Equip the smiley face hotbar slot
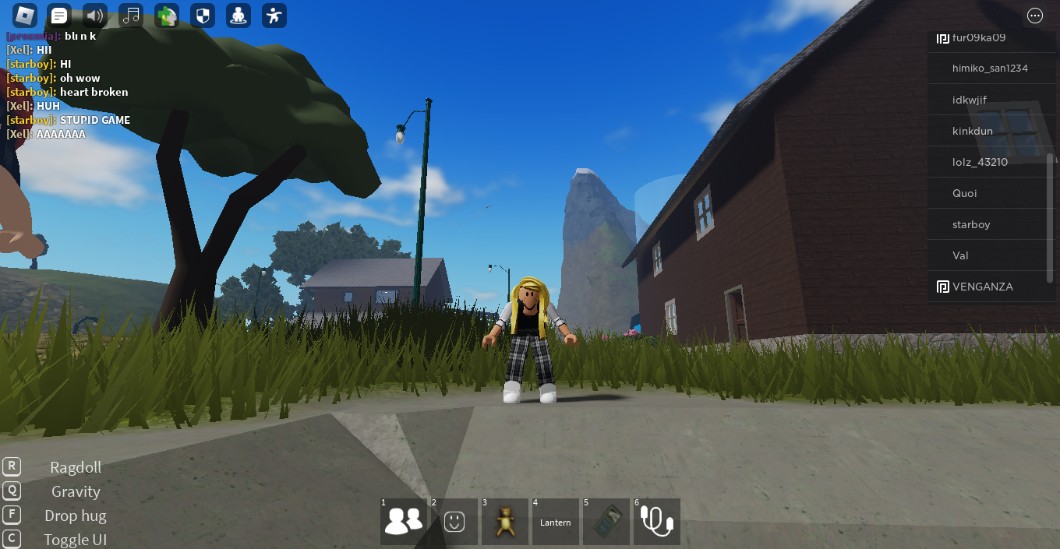The image size is (1060, 549). [455, 521]
